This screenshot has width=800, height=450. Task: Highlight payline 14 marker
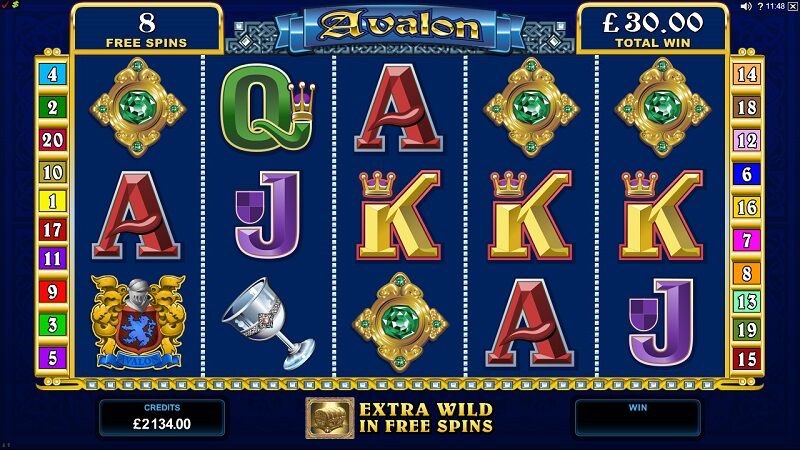(x=747, y=73)
